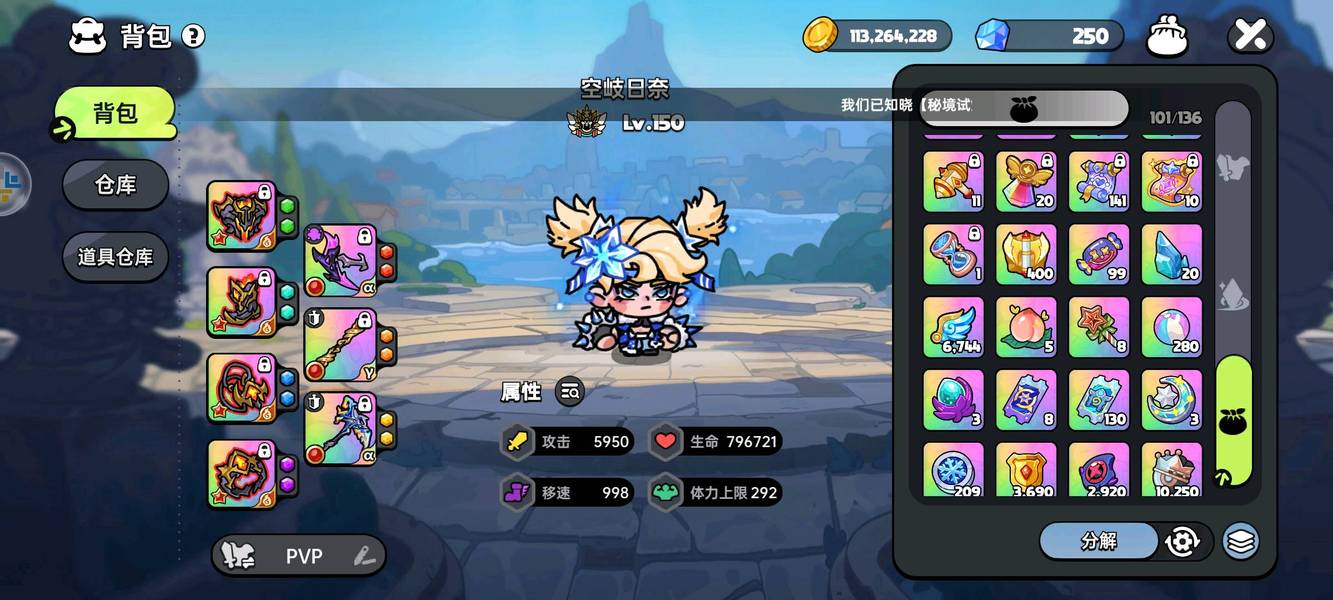Switch to the 仓库 tab
Screen dimensions: 1333x600
pos(115,185)
